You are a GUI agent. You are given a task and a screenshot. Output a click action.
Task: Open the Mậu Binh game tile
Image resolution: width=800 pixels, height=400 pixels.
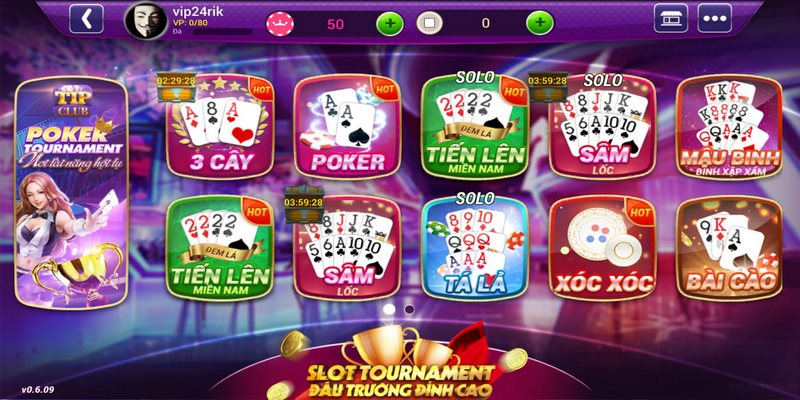click(x=728, y=126)
